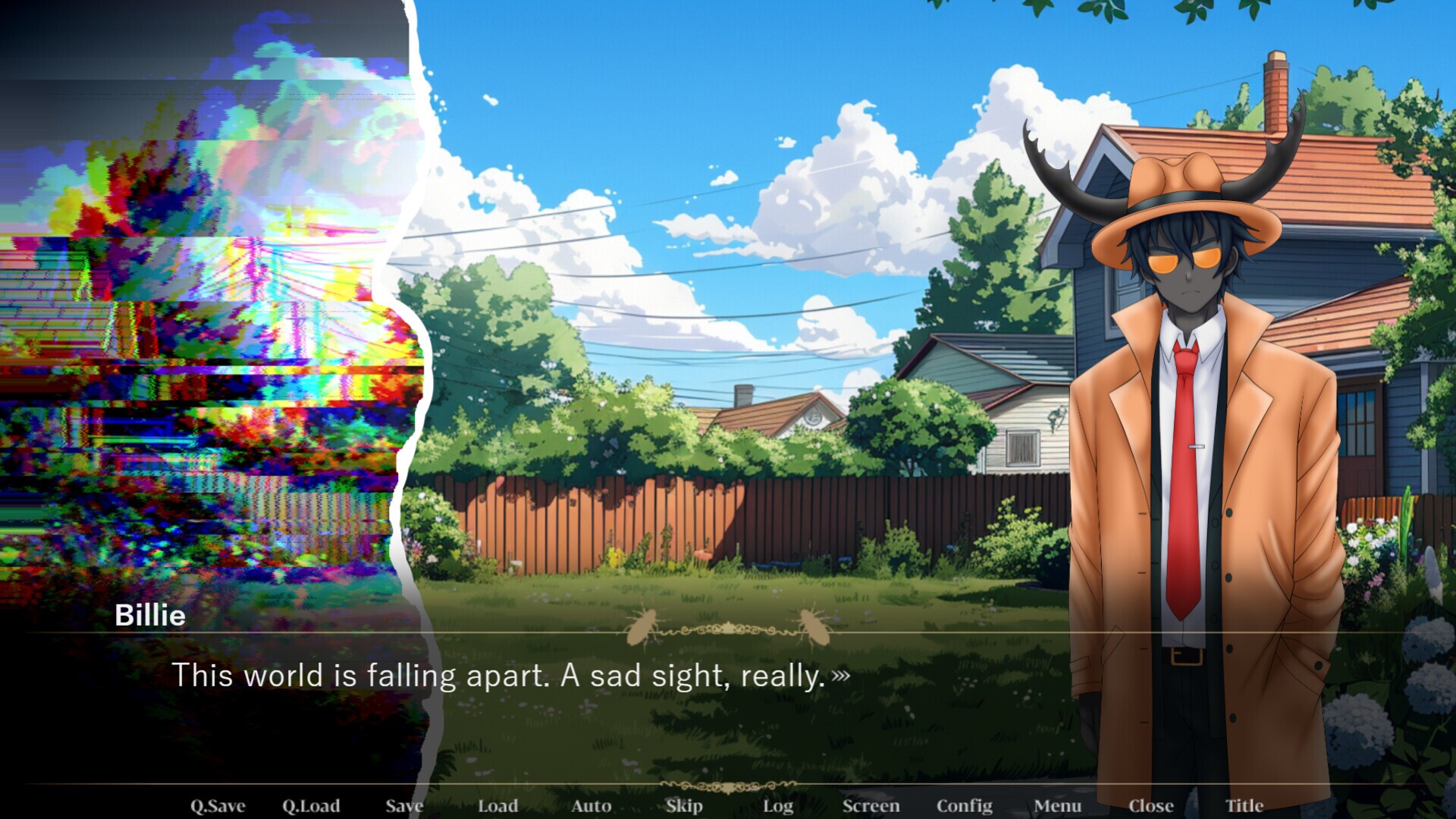Quick save with Q.Save
The width and height of the screenshot is (1456, 819).
tap(218, 805)
